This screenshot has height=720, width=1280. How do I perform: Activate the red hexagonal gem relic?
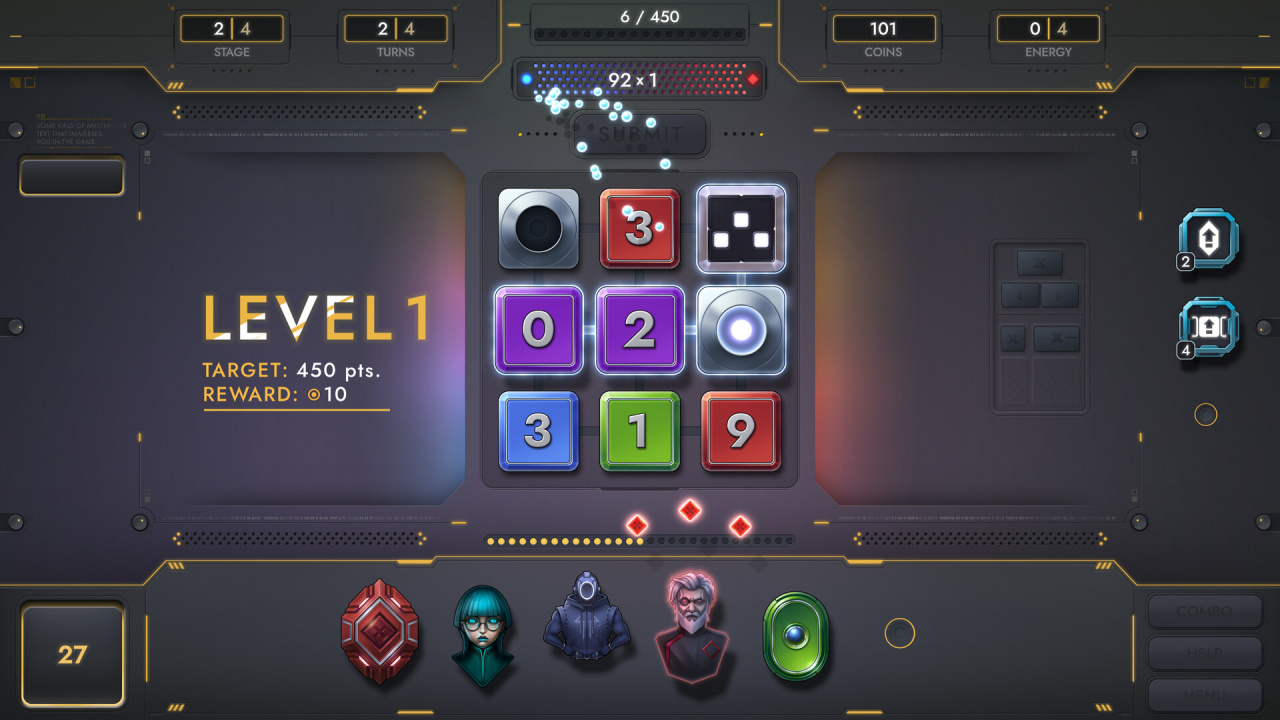coord(379,632)
